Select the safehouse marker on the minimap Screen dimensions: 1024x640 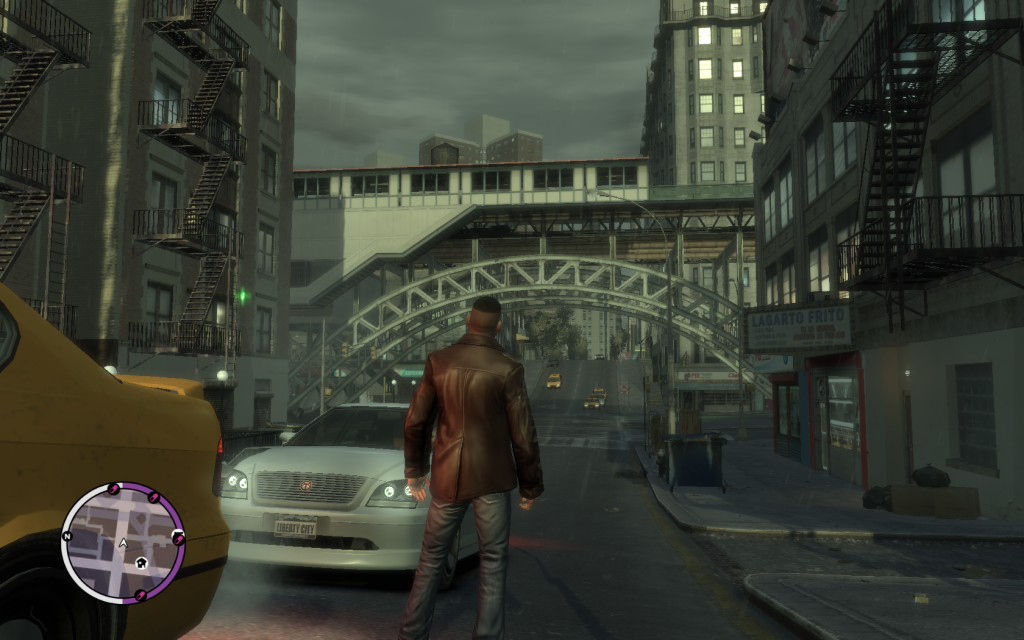(142, 563)
